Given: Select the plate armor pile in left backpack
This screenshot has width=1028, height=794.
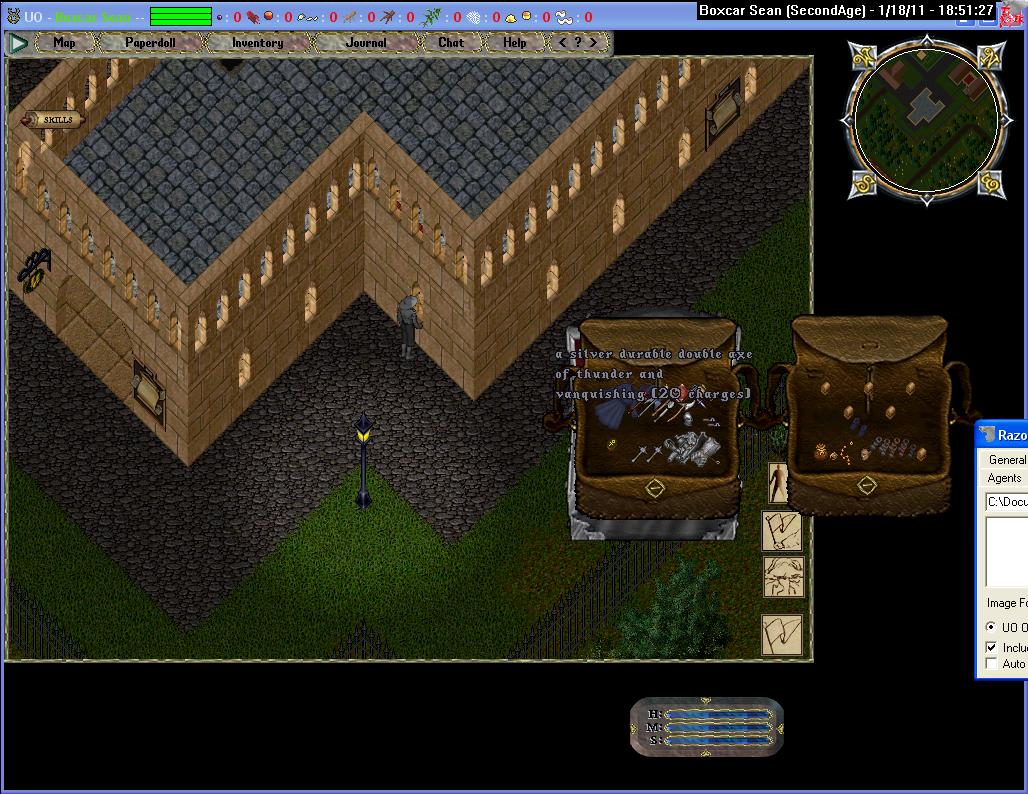Looking at the screenshot, I should (x=689, y=449).
